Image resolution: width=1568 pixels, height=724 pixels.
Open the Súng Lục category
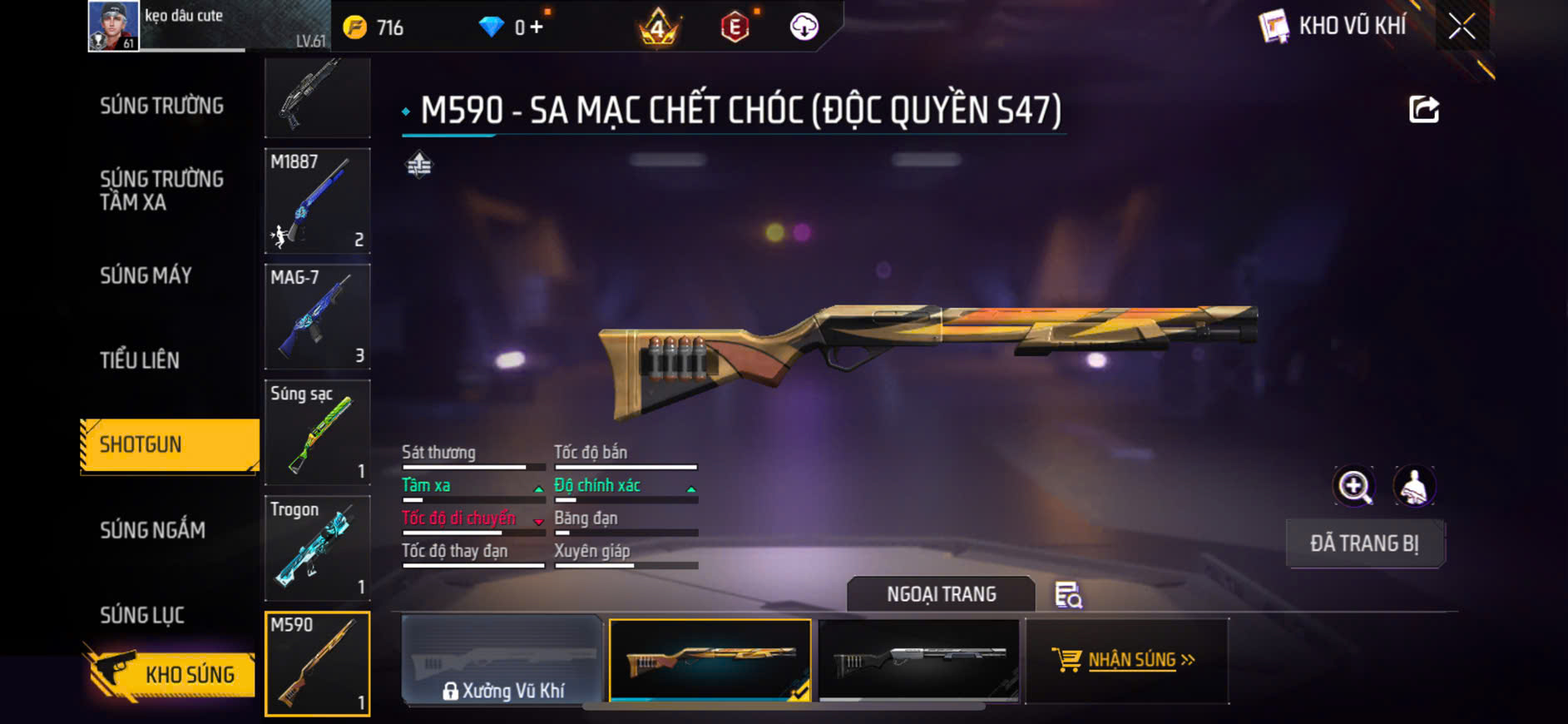(142, 615)
